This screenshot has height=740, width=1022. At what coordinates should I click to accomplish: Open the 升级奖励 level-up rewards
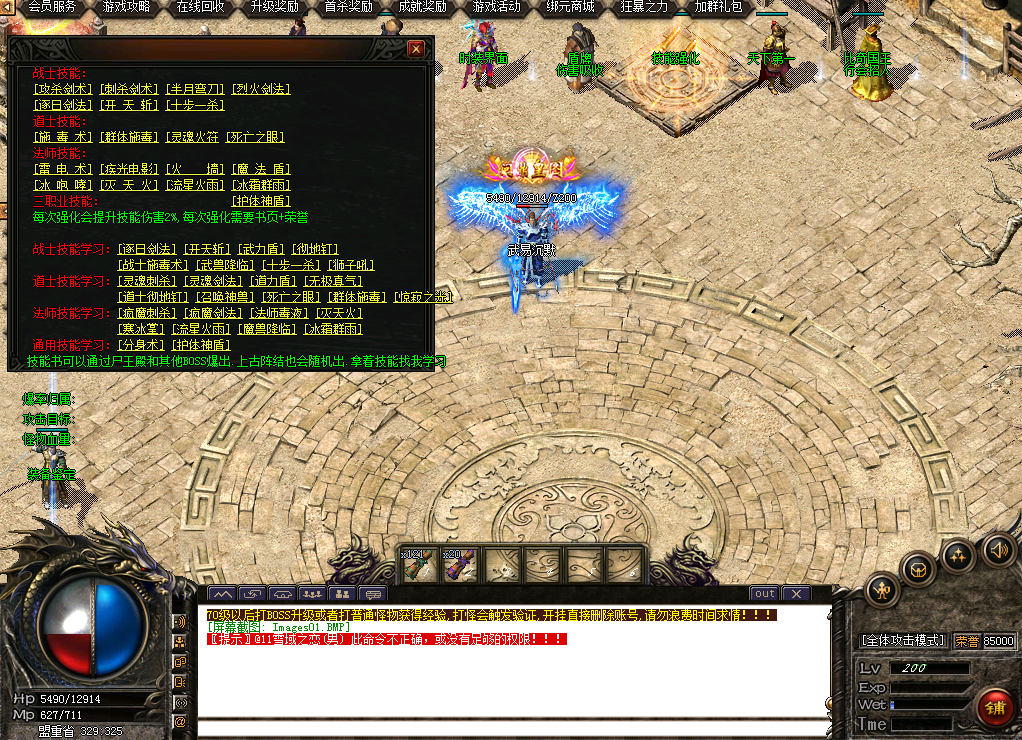pos(274,7)
